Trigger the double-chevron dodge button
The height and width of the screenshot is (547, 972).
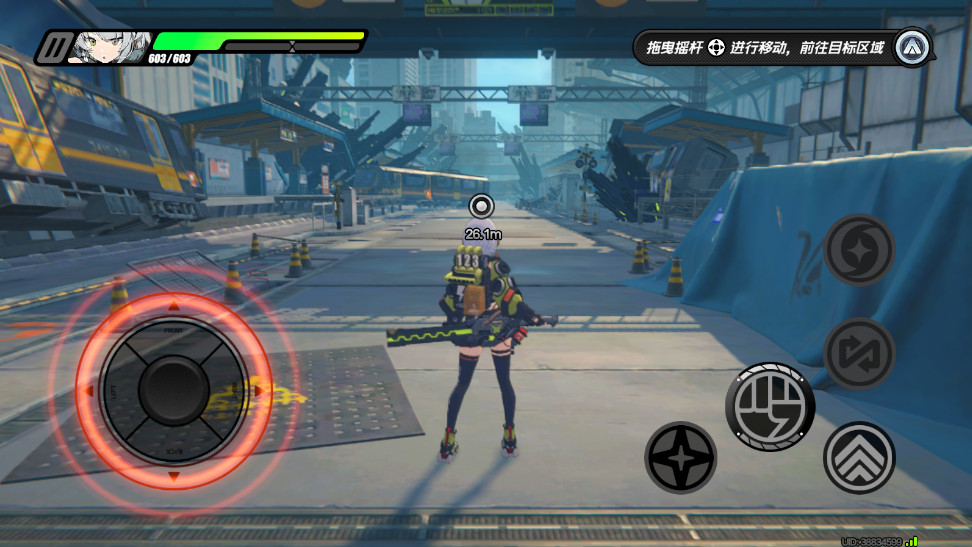[x=859, y=458]
